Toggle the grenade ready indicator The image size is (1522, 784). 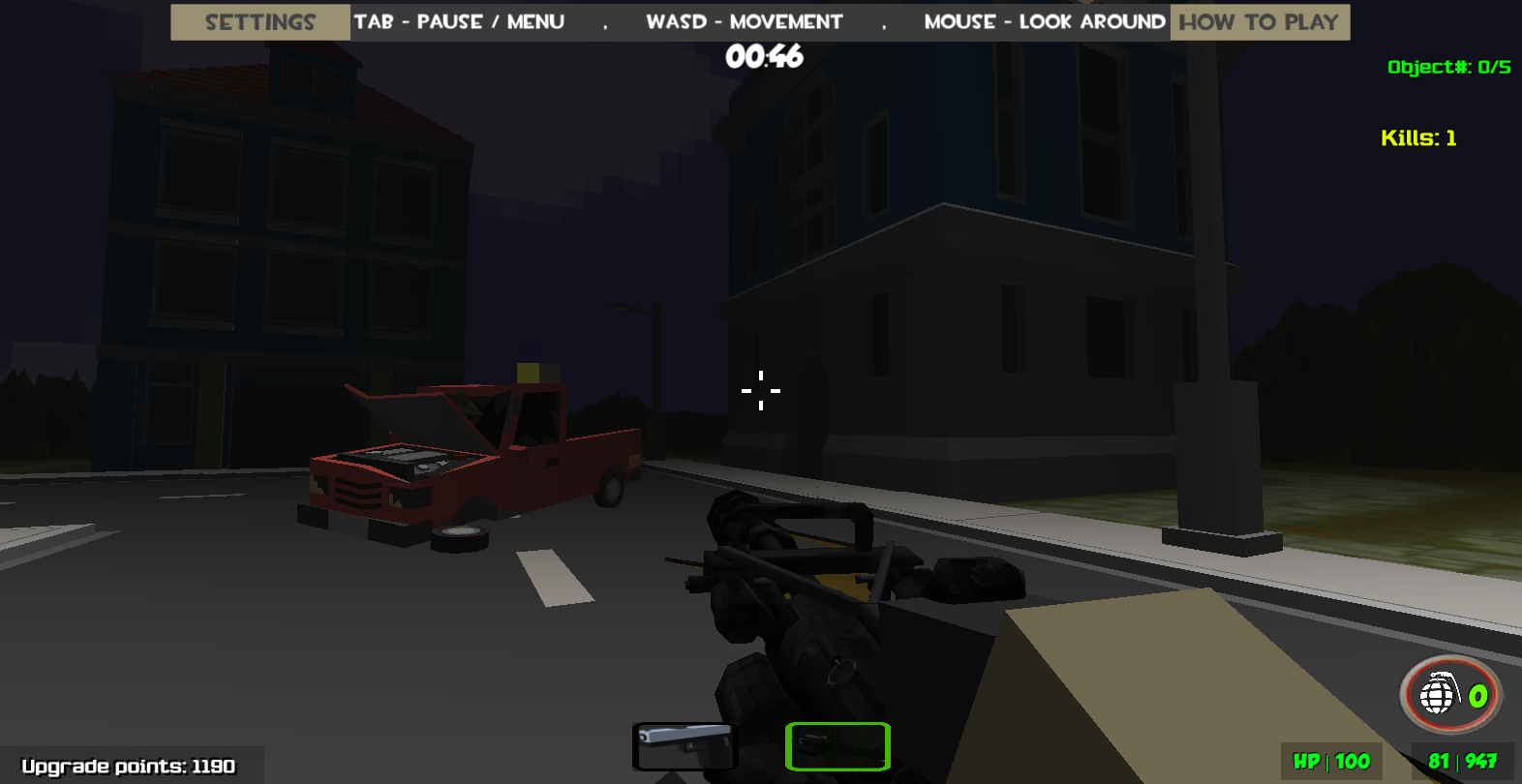(1447, 694)
